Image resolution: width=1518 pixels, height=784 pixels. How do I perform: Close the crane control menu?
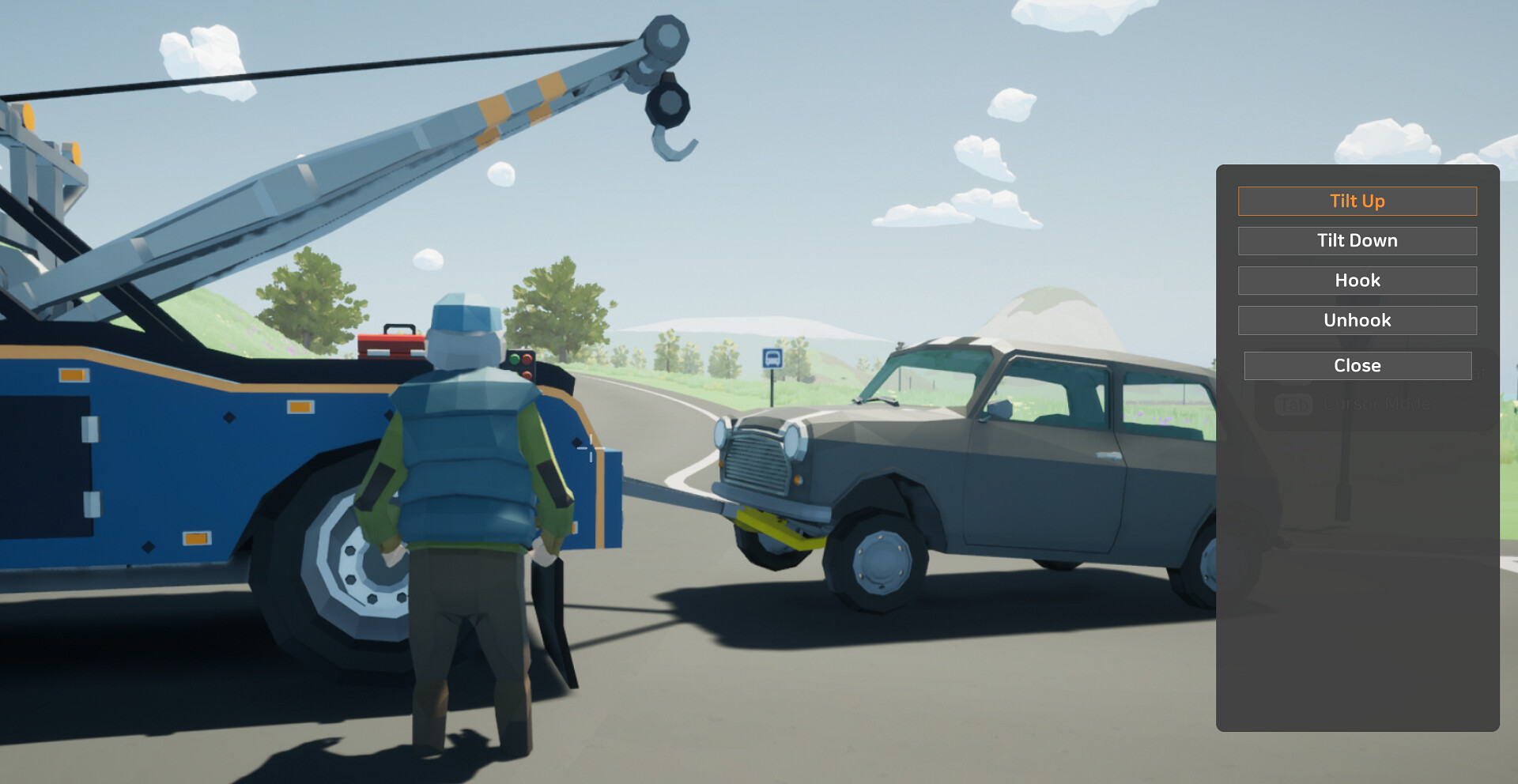point(1357,365)
